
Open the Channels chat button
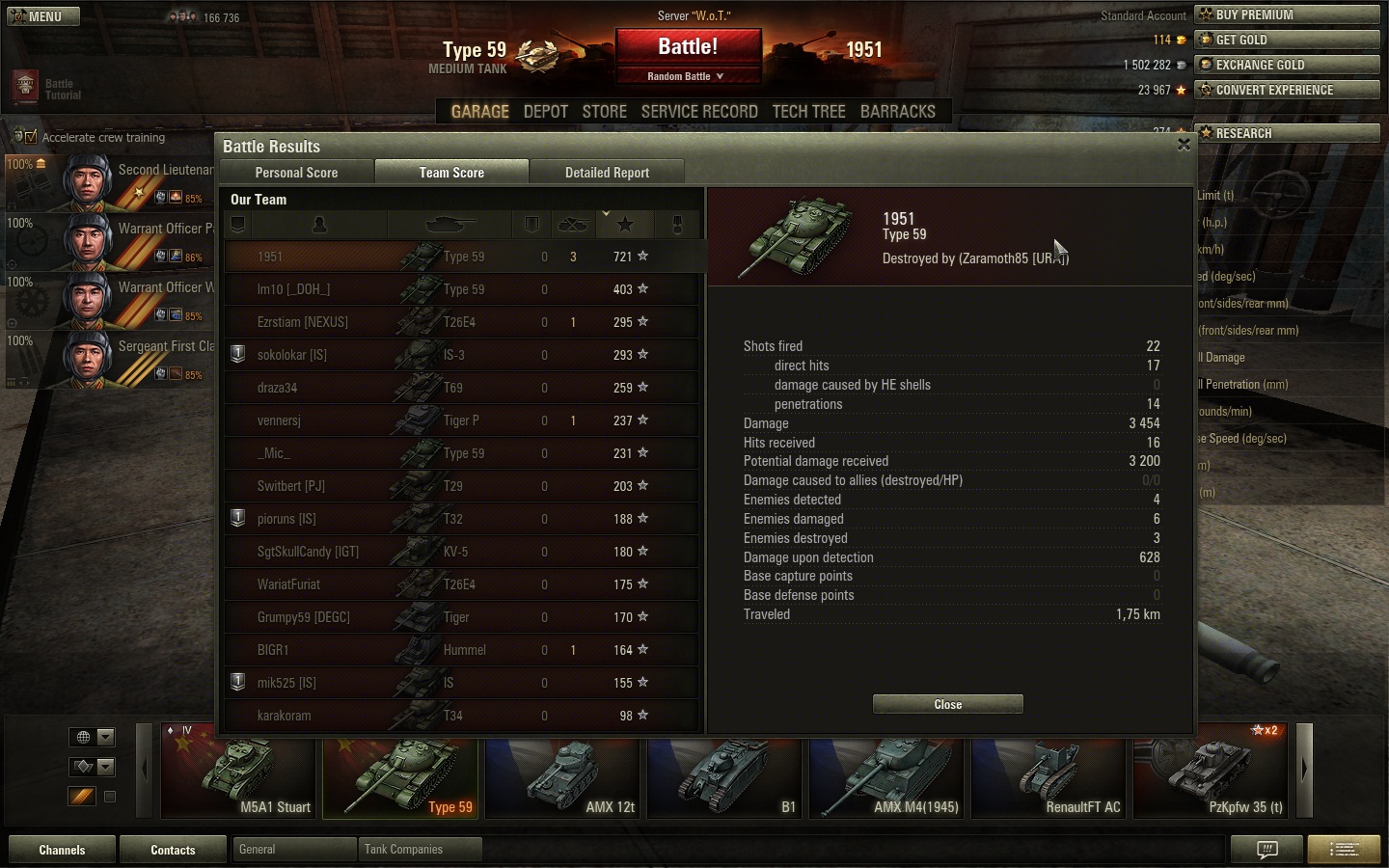tap(62, 850)
